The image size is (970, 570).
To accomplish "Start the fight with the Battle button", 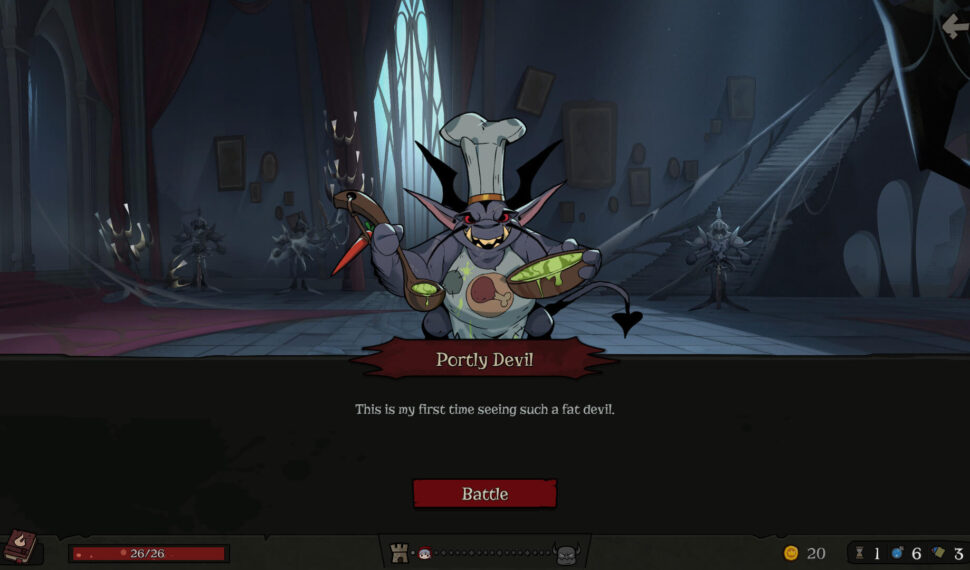I will point(484,493).
